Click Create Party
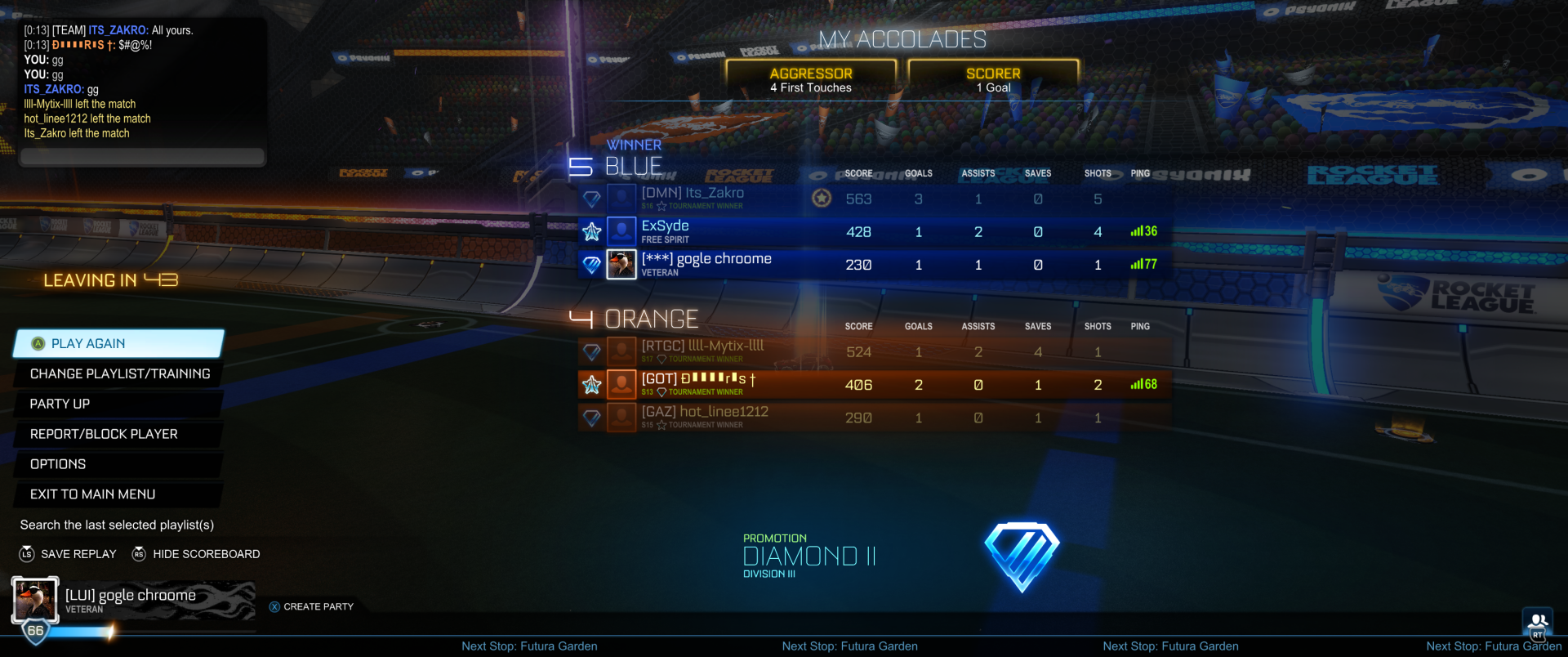Image resolution: width=1568 pixels, height=657 pixels. tap(318, 606)
